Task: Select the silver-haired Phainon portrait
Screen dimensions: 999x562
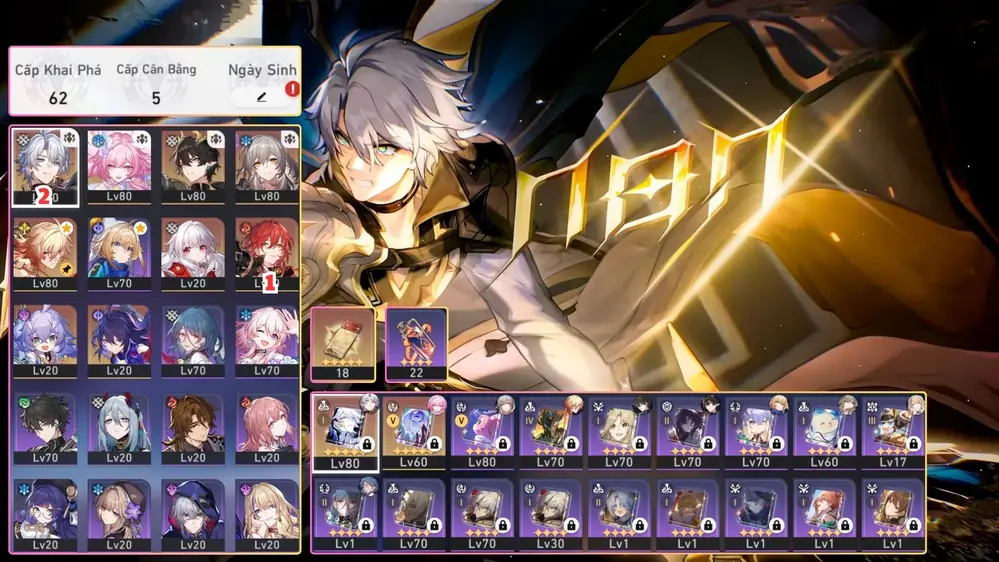Action: coord(43,166)
